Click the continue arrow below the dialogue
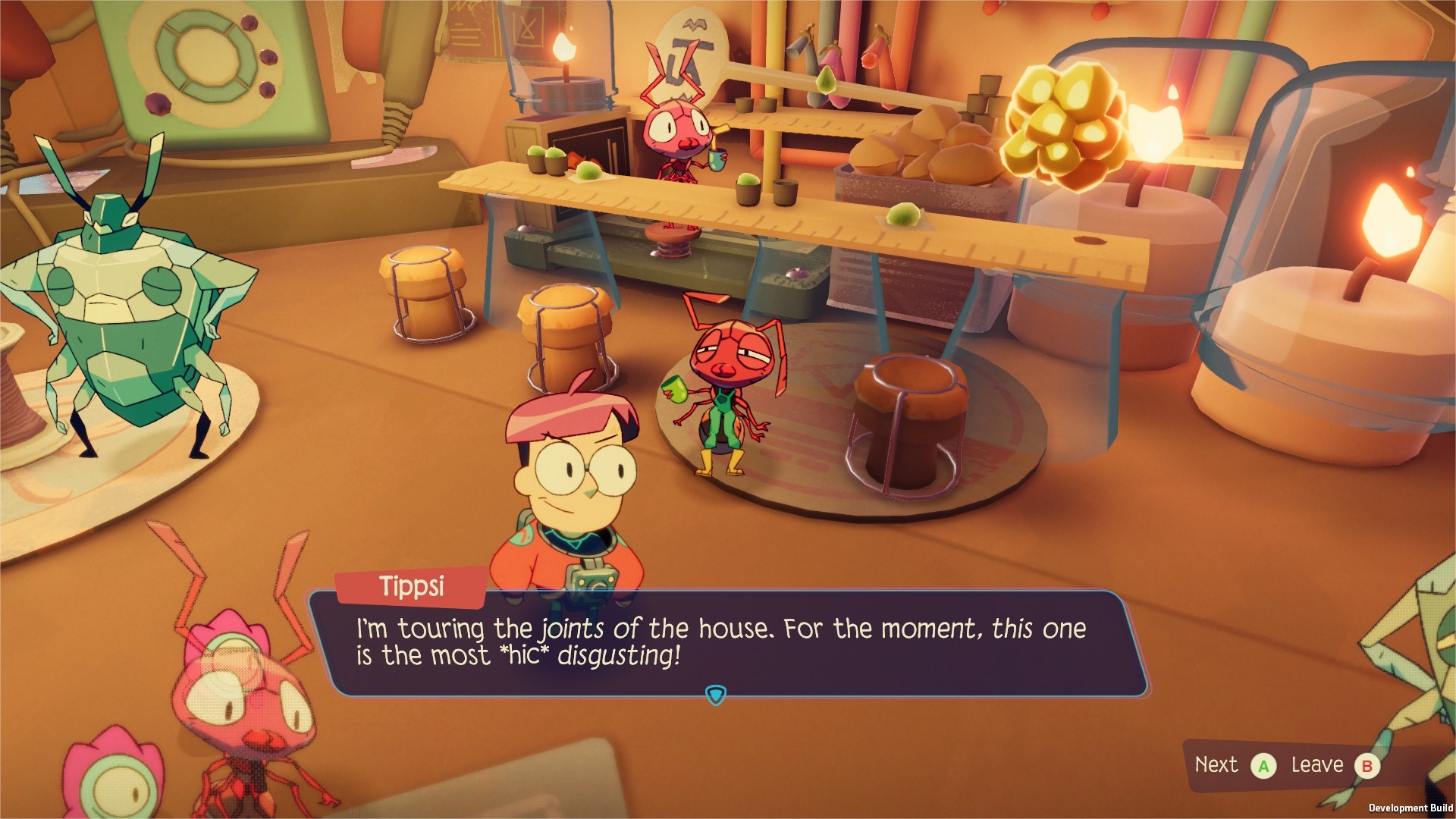 click(x=716, y=692)
